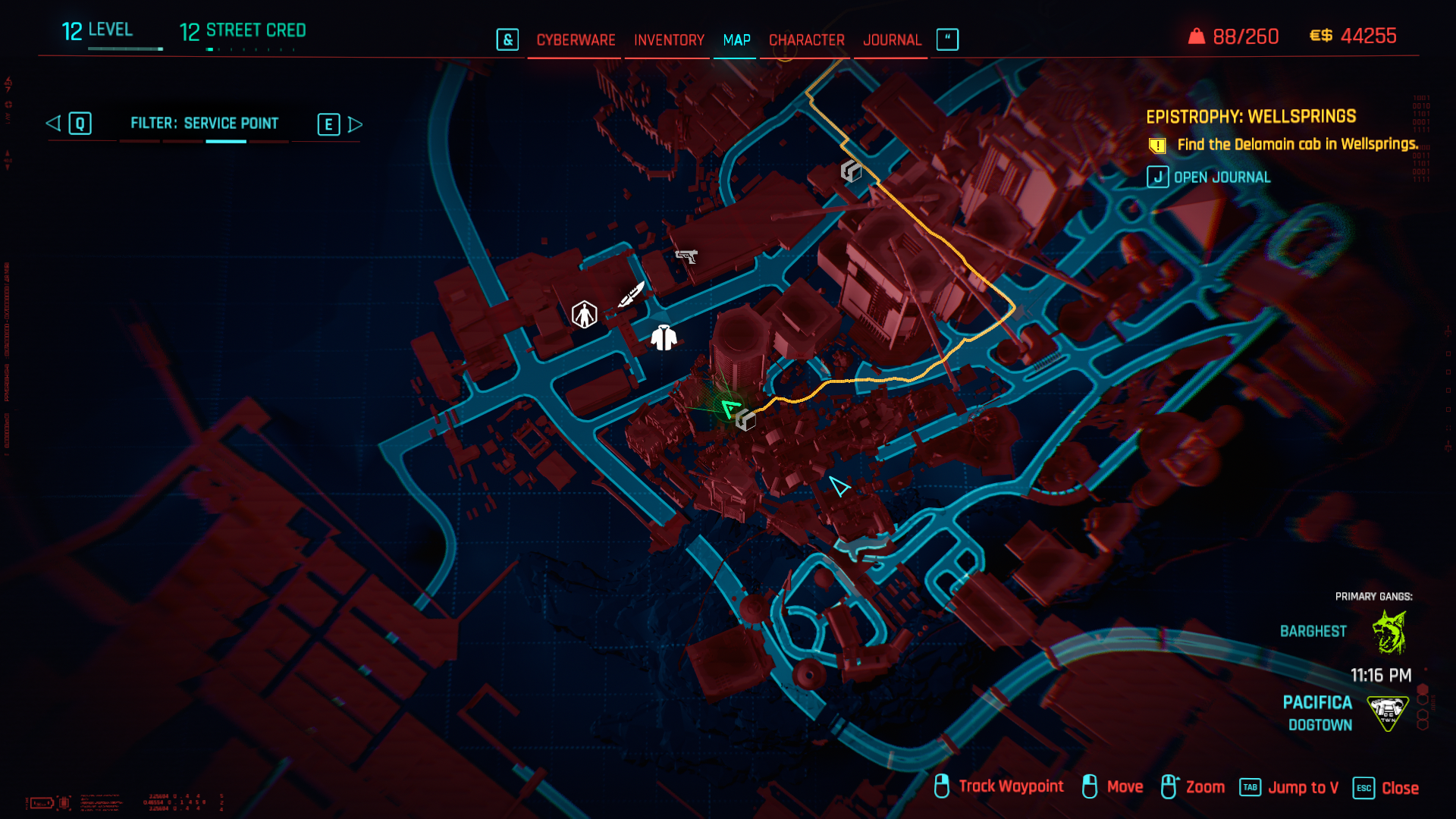Select the melee weapon vendor knife marker
This screenshot has width=1456, height=819.
pos(631,294)
